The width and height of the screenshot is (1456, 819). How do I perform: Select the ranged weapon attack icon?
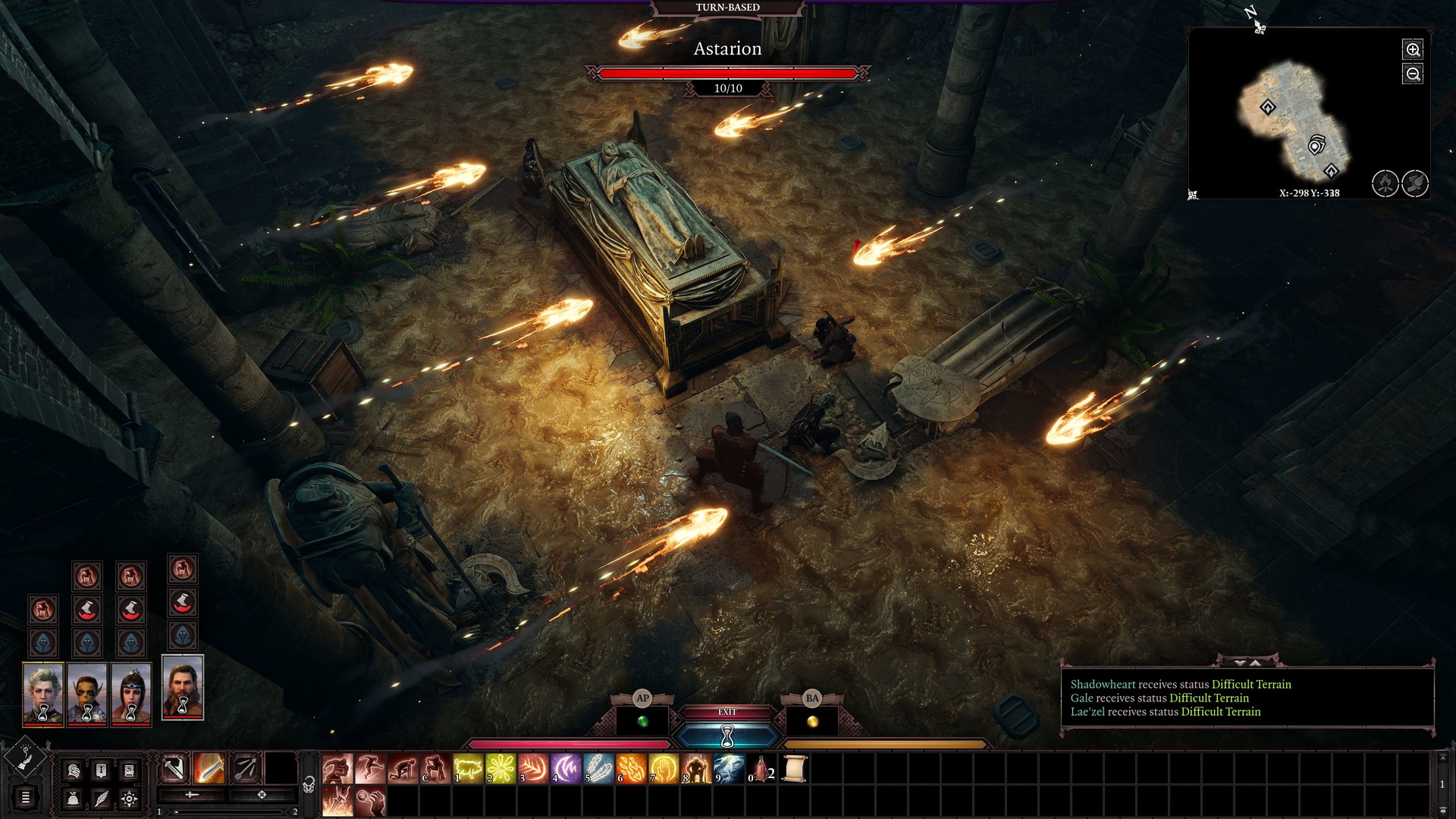tap(245, 769)
